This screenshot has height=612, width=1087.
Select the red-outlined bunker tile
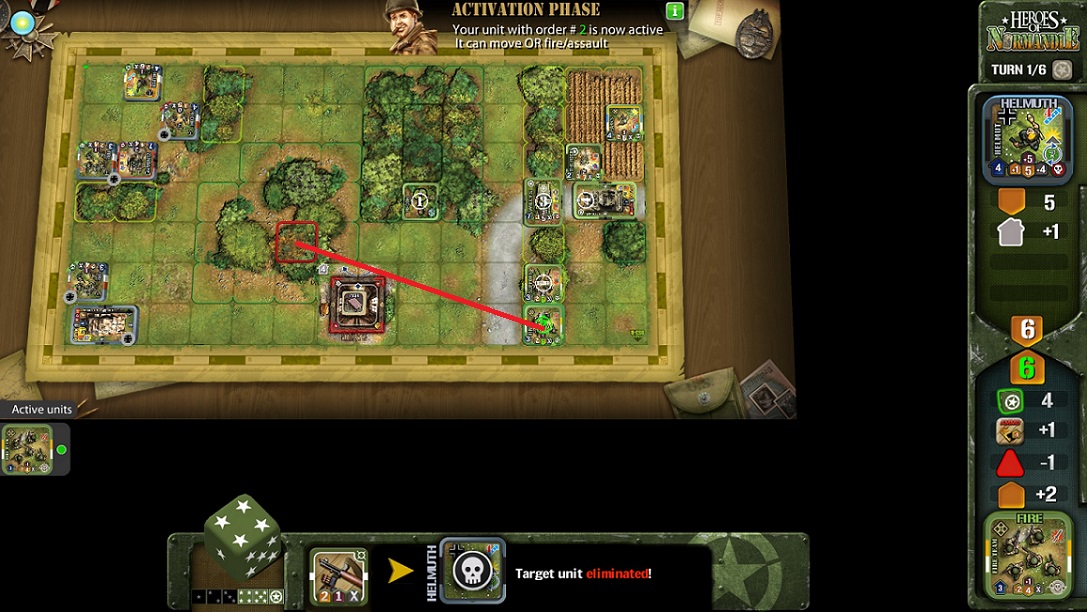357,303
